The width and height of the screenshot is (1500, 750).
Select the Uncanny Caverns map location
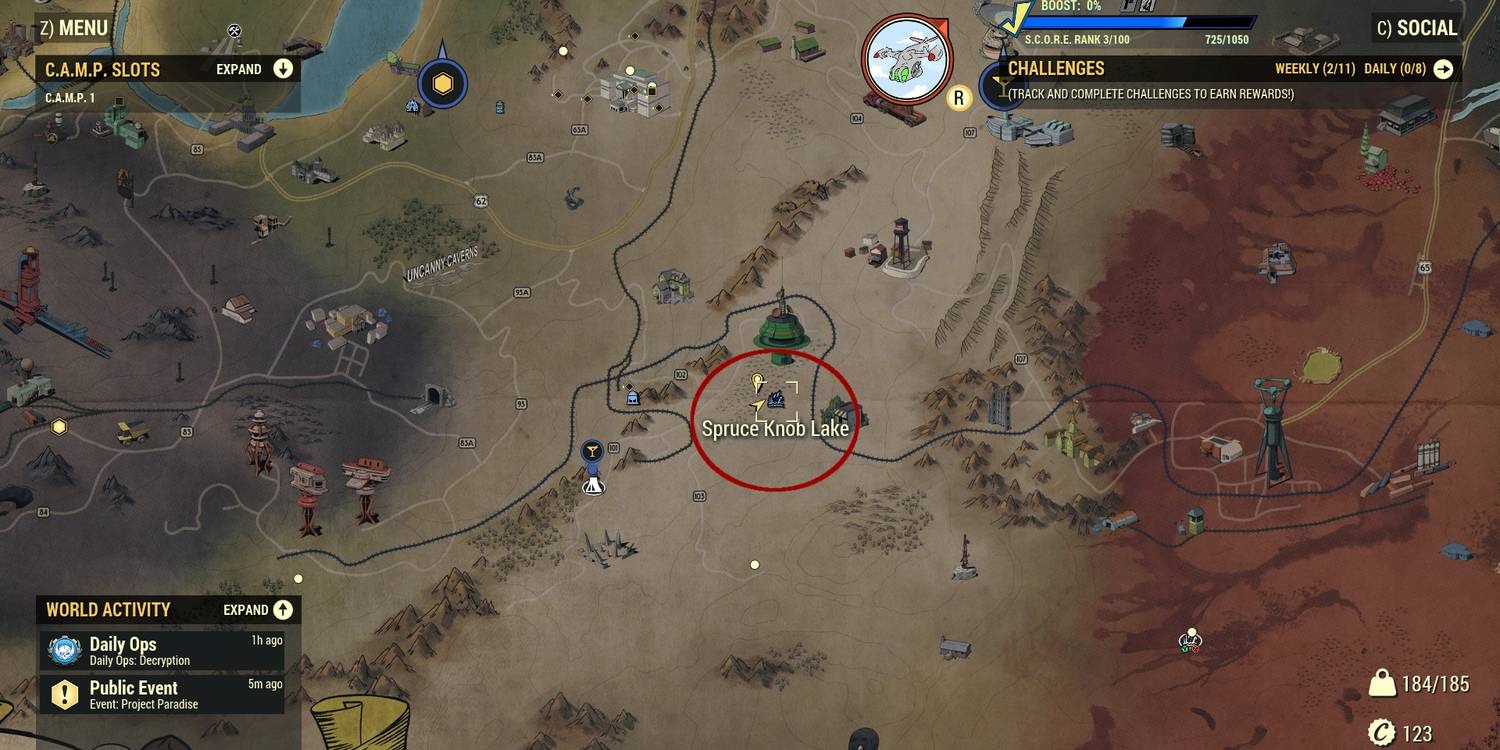pos(442,263)
